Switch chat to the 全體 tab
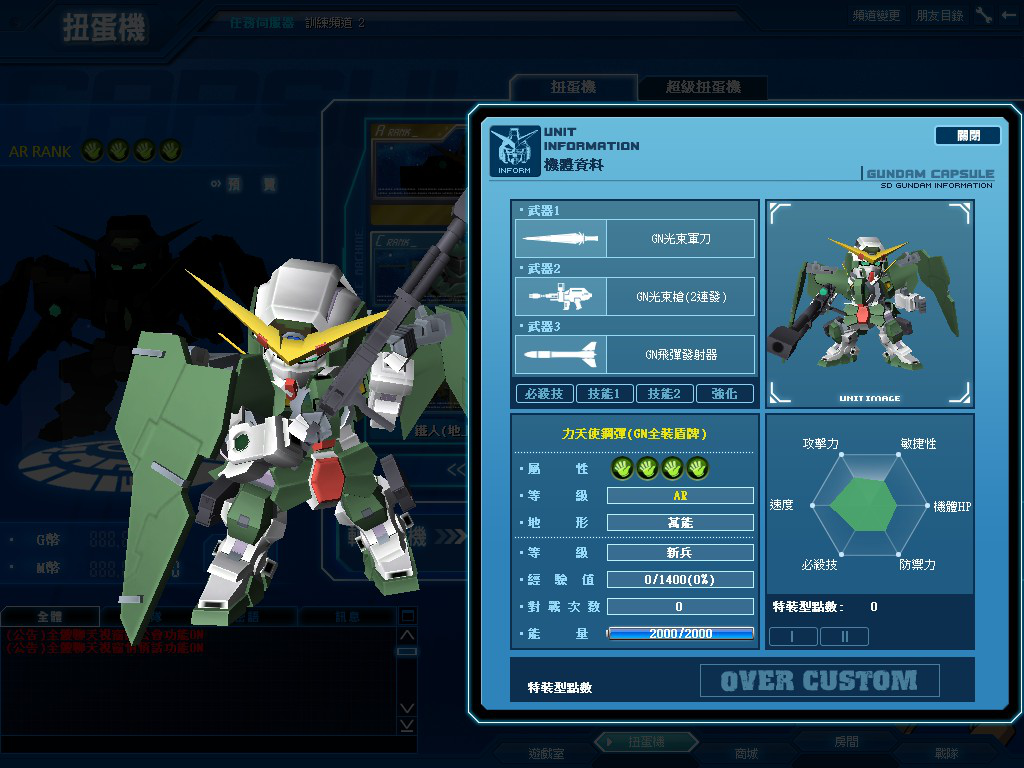Viewport: 1024px width, 768px height. tap(50, 617)
